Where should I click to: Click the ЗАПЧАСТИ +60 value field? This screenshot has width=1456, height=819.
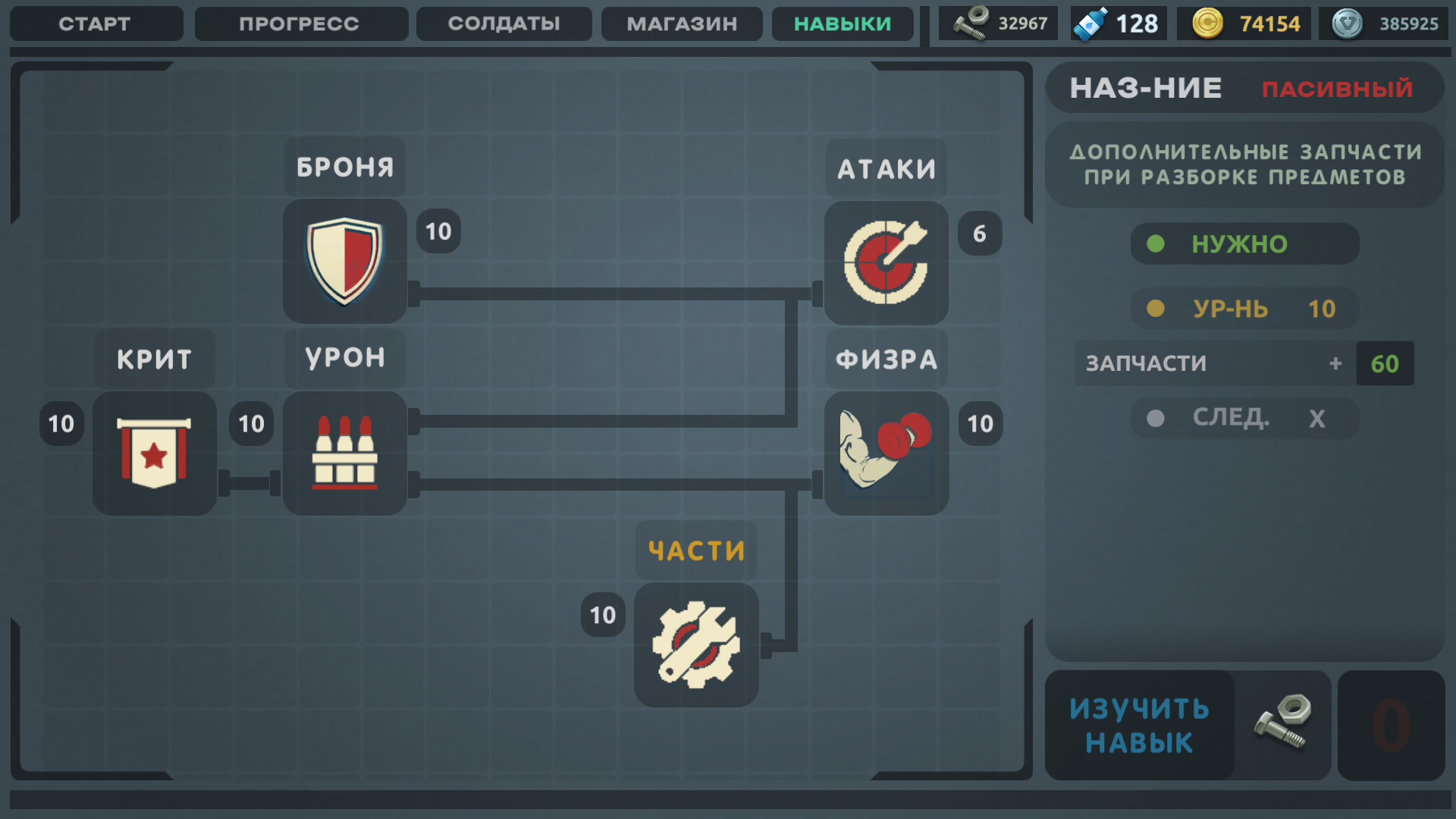coord(1384,363)
